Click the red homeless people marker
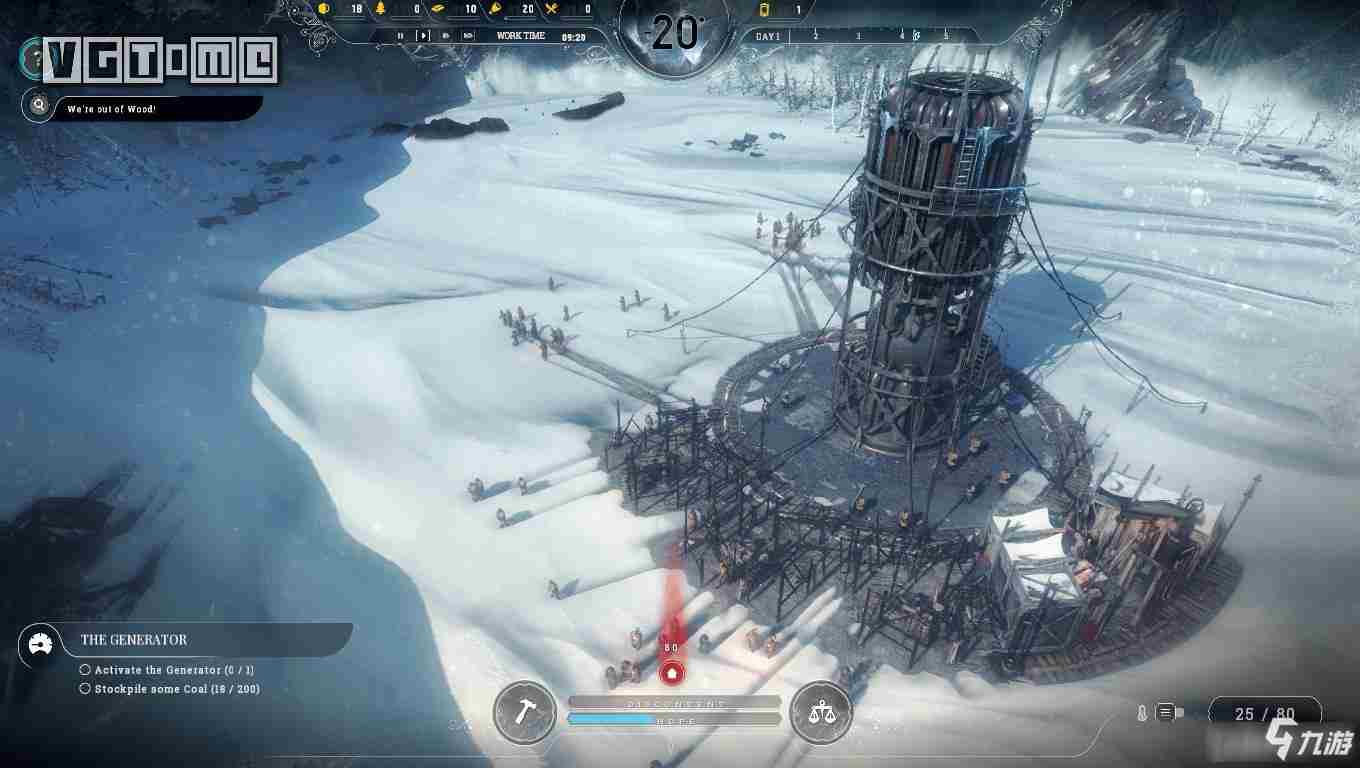Image resolution: width=1360 pixels, height=768 pixels. click(672, 673)
